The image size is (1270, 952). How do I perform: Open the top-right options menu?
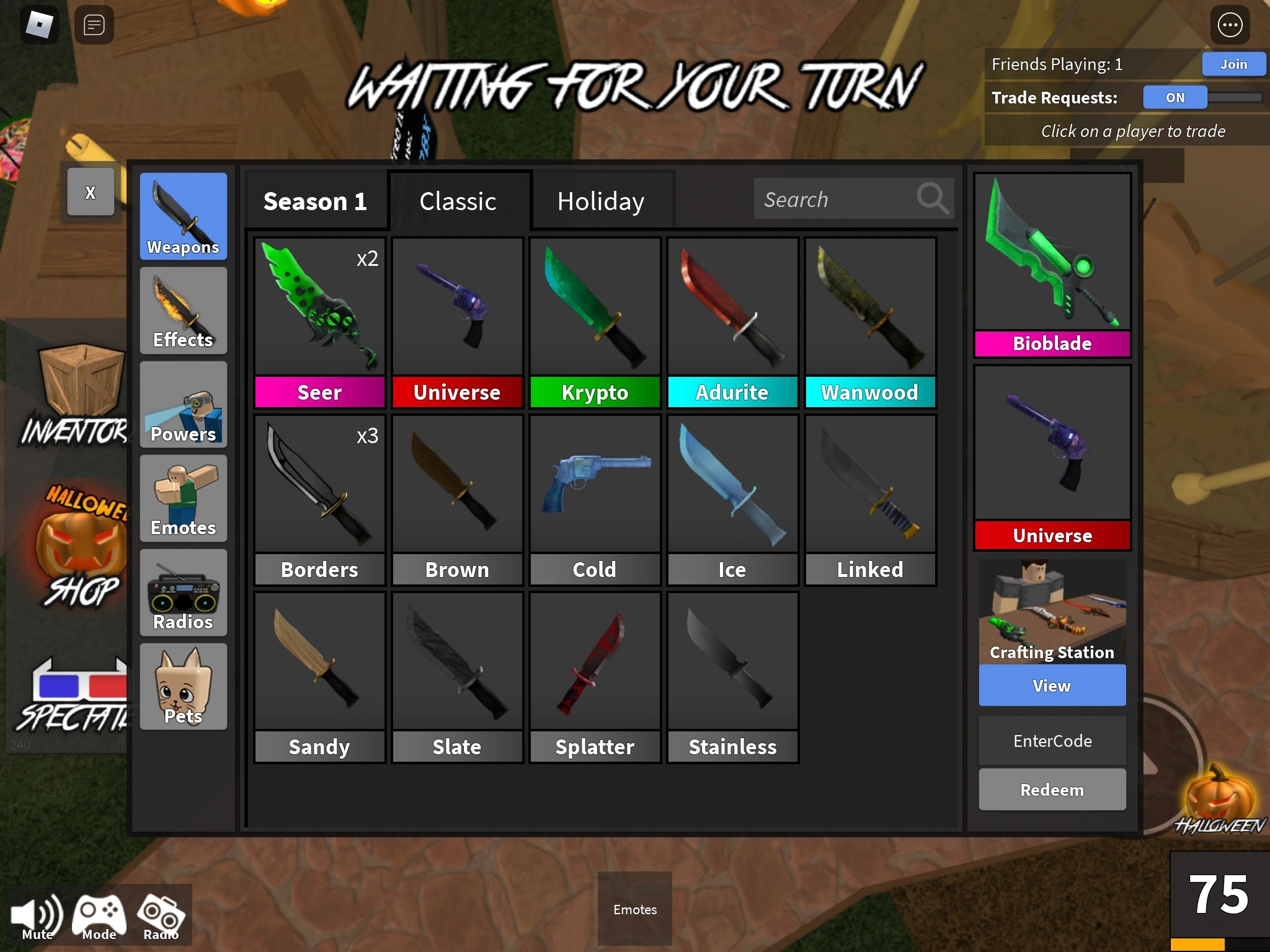pos(1231,25)
